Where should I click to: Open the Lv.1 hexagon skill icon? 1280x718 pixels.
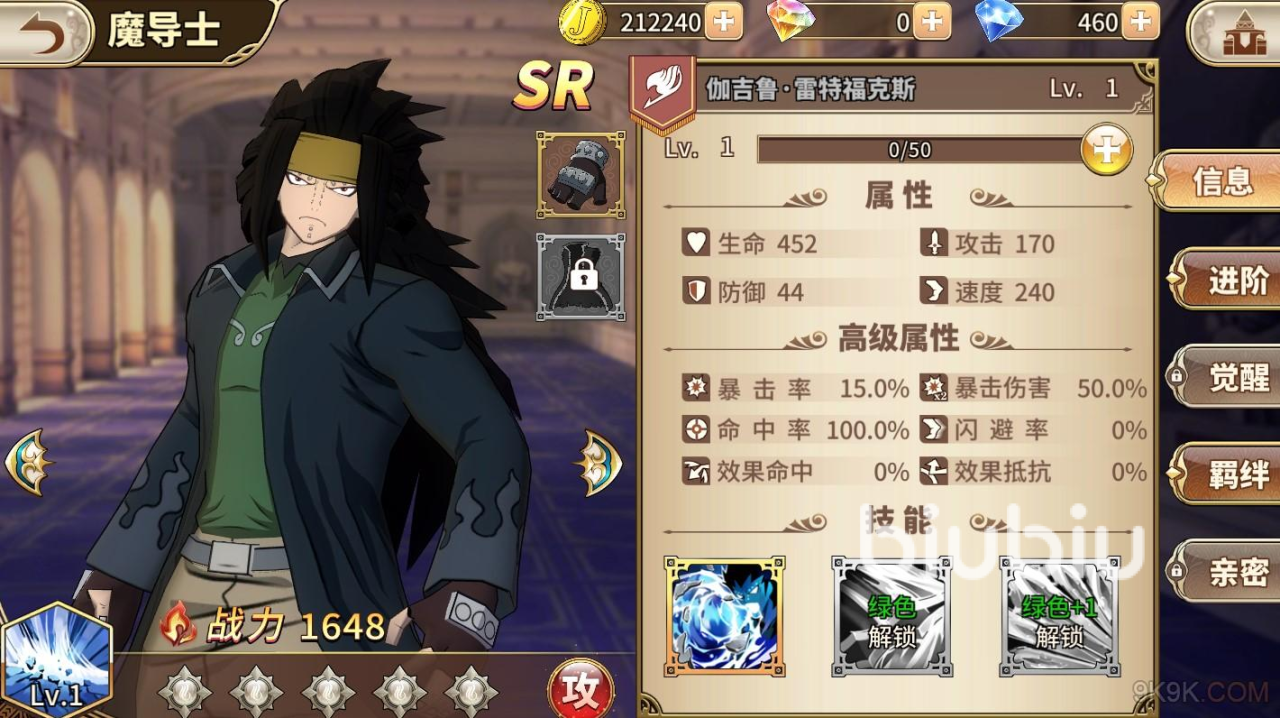click(56, 661)
